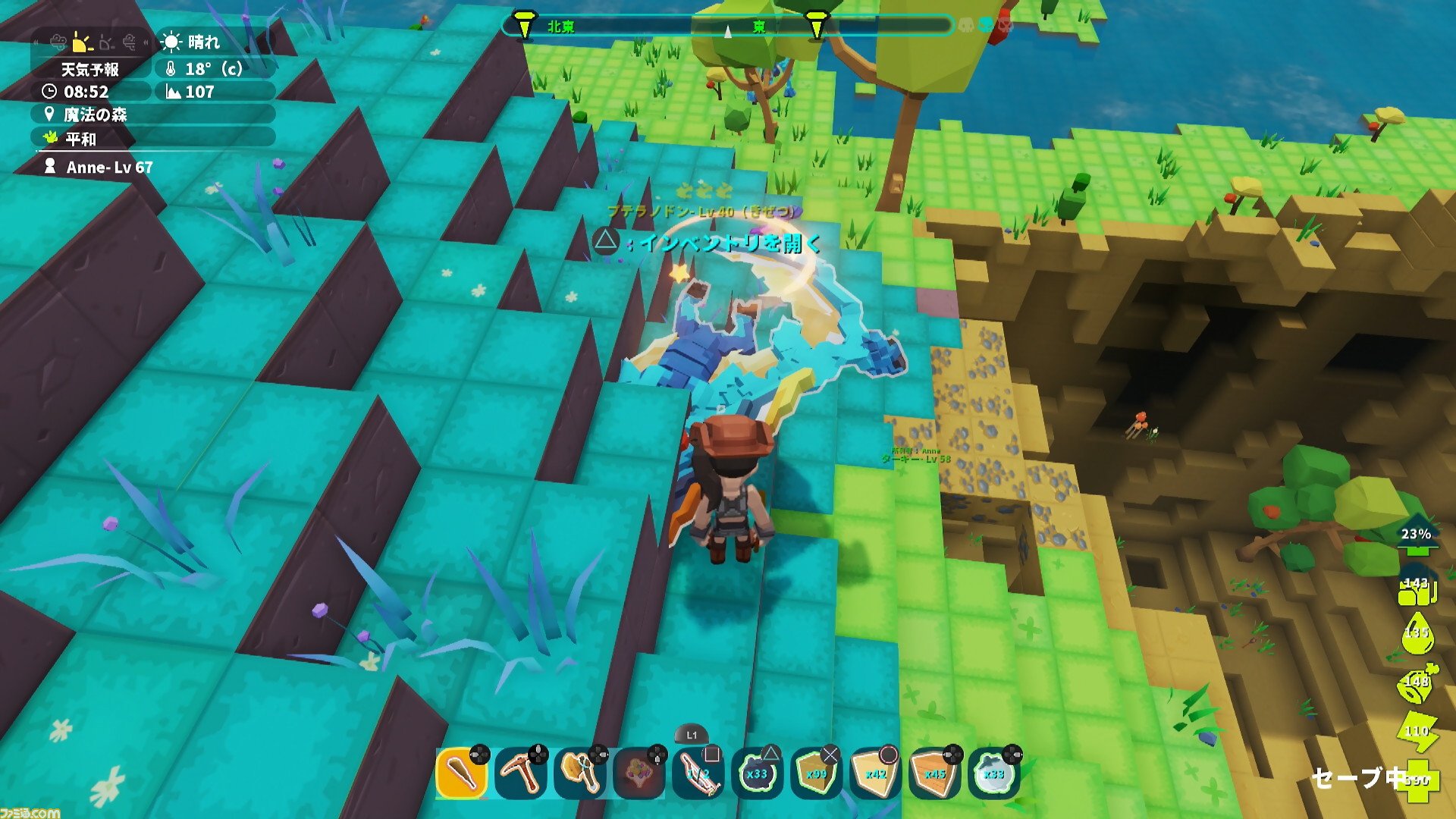
Task: Select the wooden club hotbar slot
Action: click(461, 773)
